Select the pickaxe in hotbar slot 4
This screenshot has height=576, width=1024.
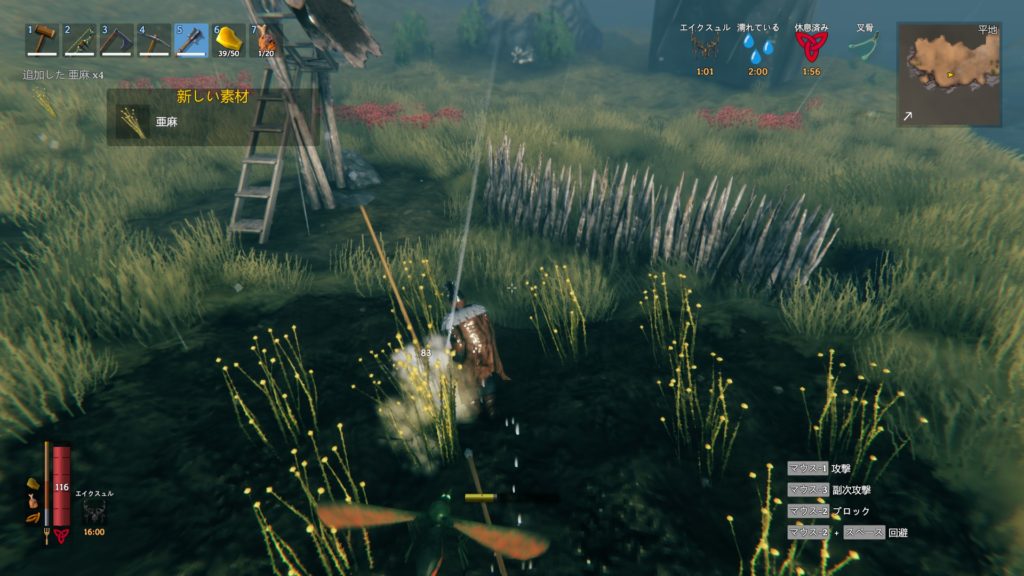[154, 41]
